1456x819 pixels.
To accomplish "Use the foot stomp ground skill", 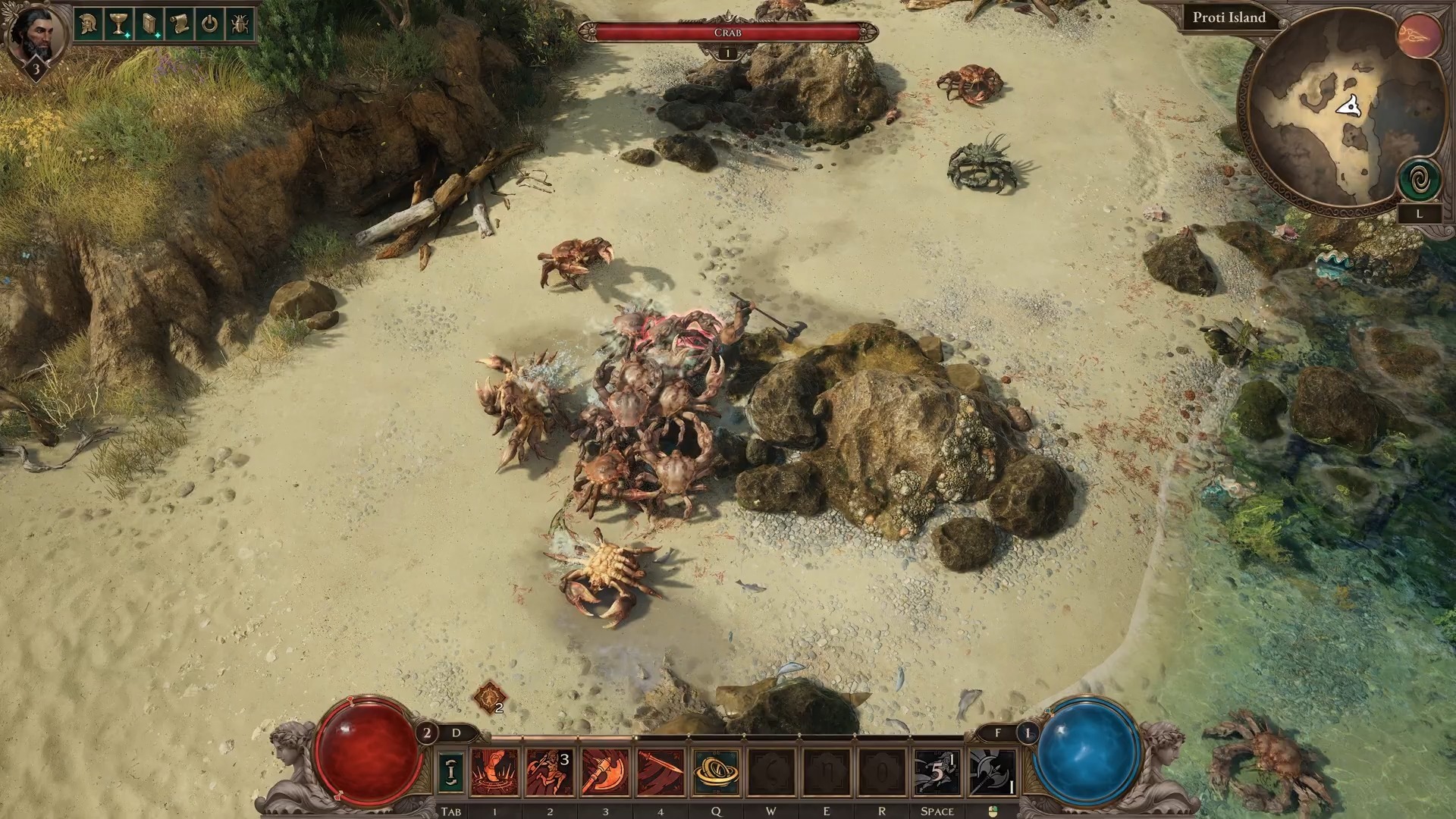I will pos(495,772).
